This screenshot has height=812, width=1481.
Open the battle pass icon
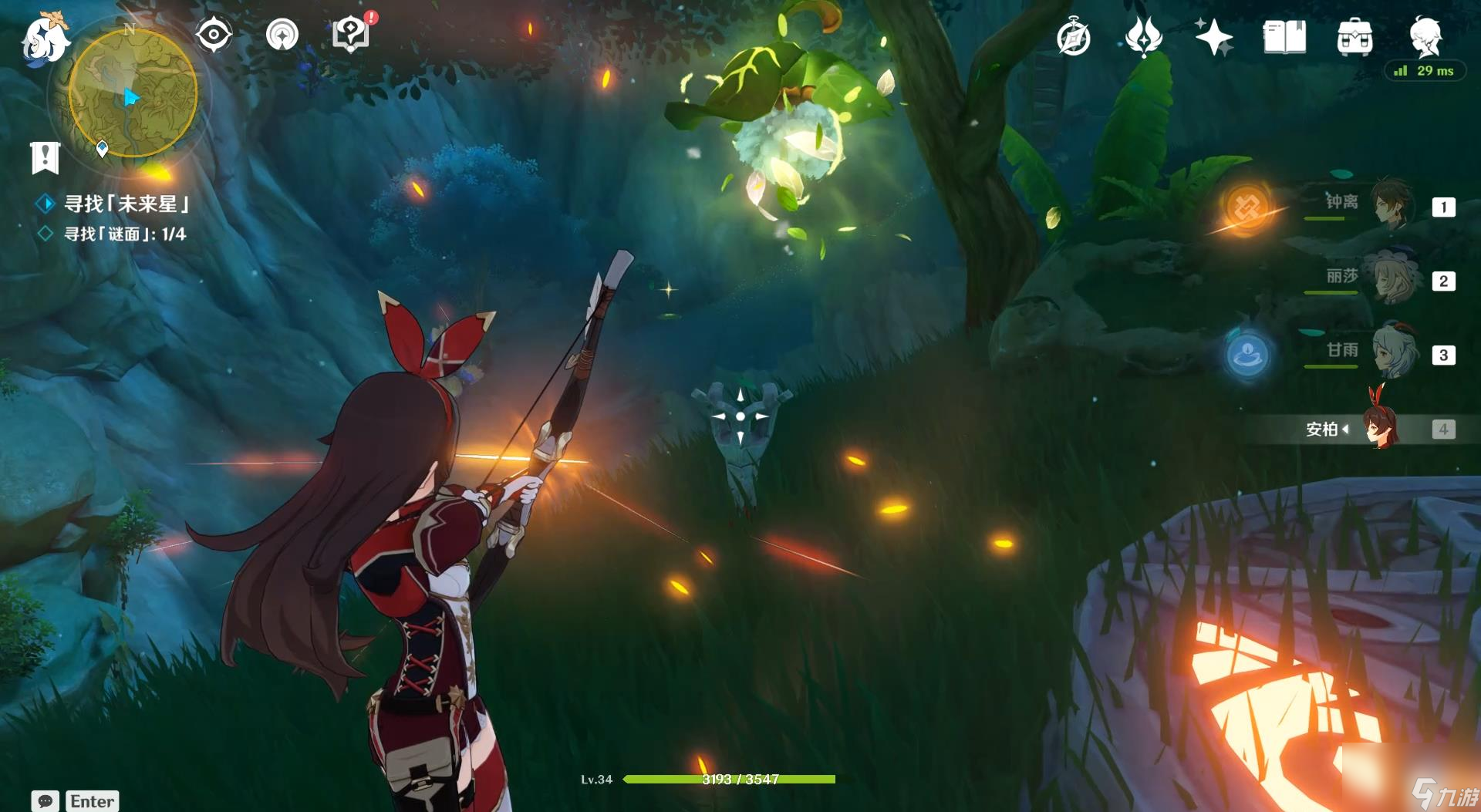1143,37
